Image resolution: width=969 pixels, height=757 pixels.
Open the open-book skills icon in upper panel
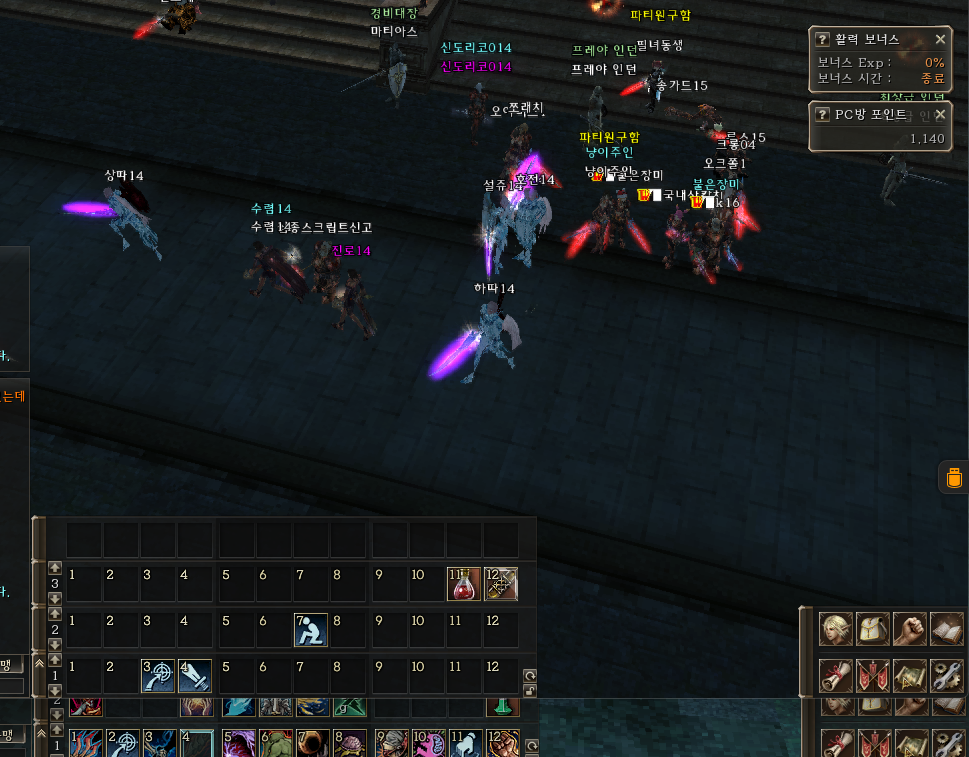coord(946,628)
